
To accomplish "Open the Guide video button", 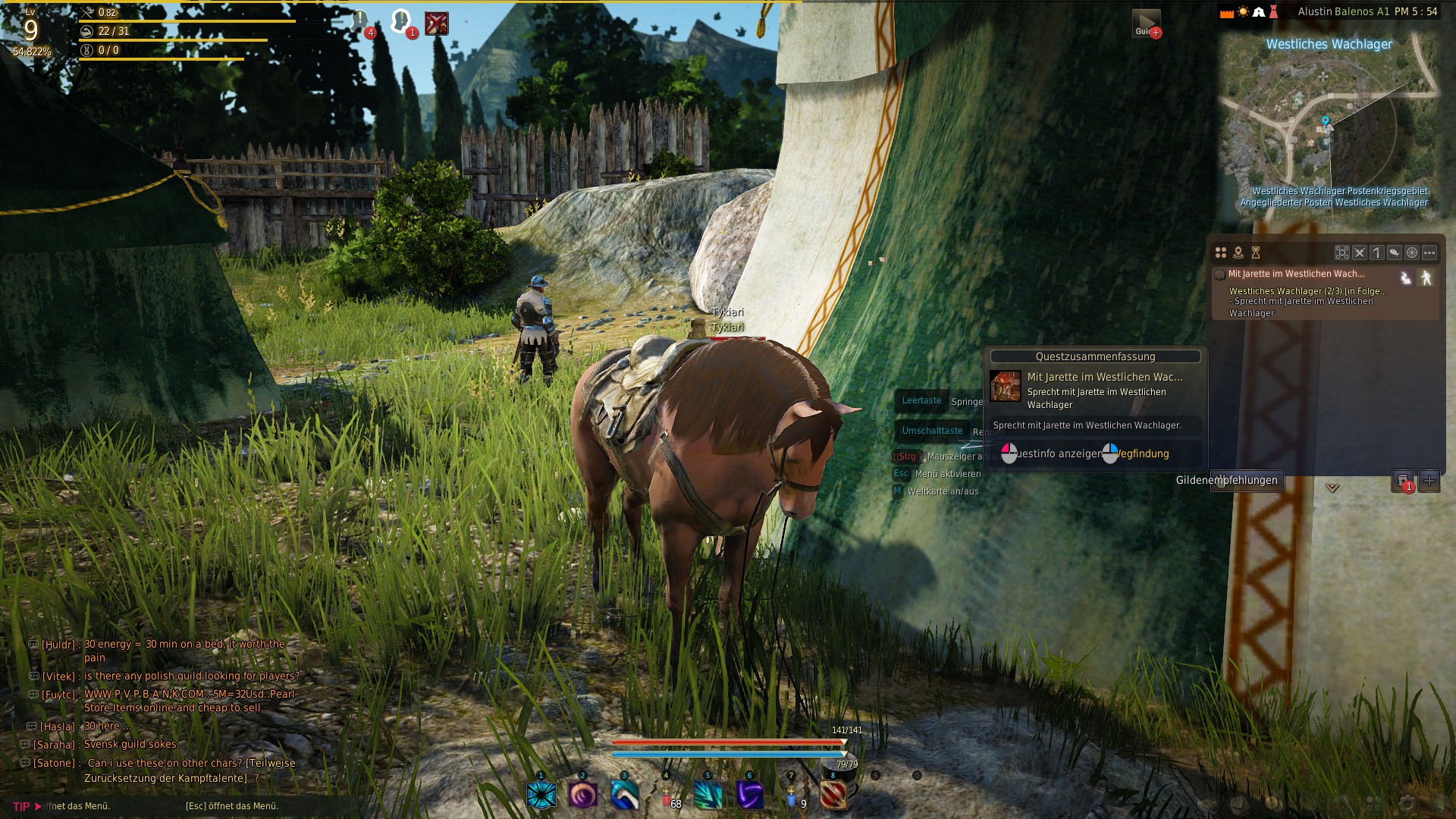I will coord(1146,23).
